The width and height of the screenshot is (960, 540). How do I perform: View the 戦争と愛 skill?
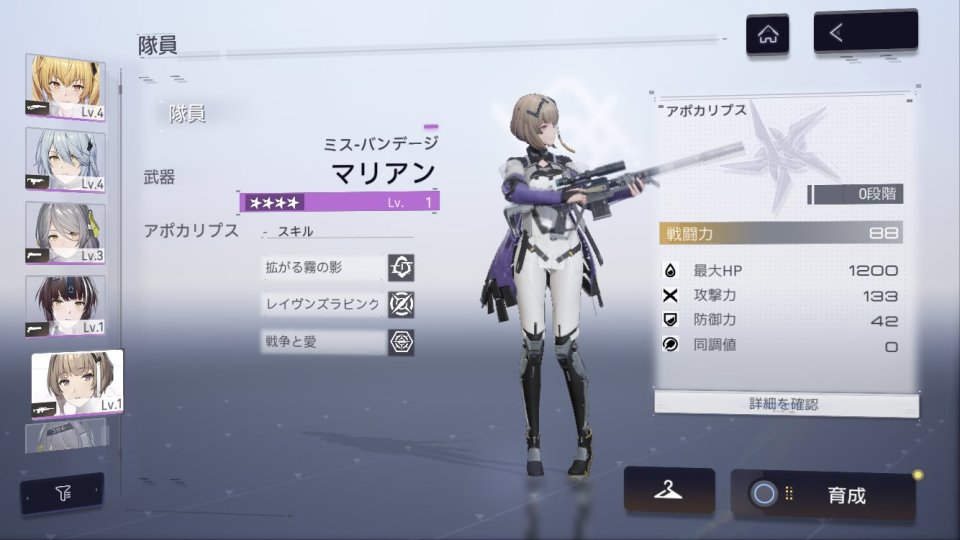tap(335, 342)
